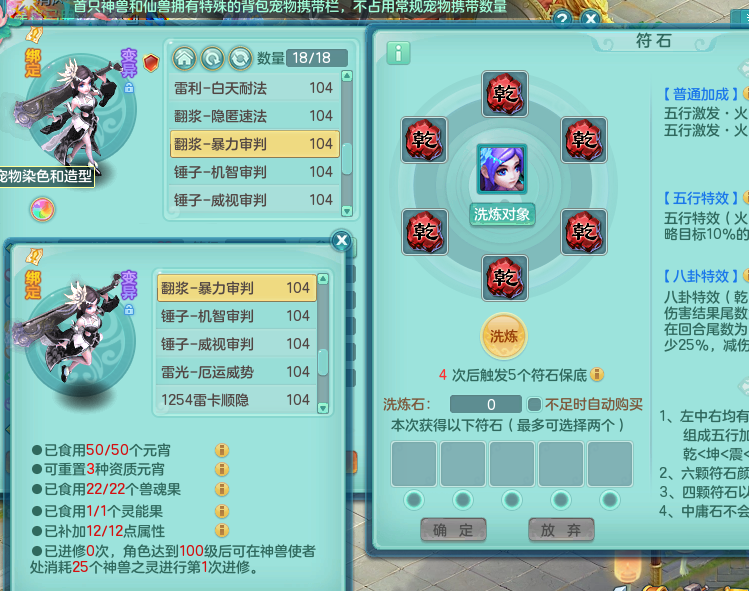
Task: Toggle 不足时自动购买 auto-buy checkbox
Action: click(535, 405)
